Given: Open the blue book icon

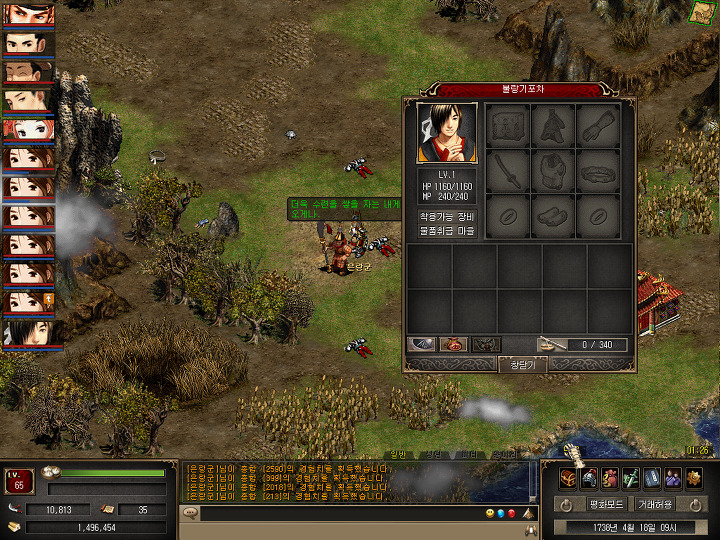Looking at the screenshot, I should pos(651,478).
